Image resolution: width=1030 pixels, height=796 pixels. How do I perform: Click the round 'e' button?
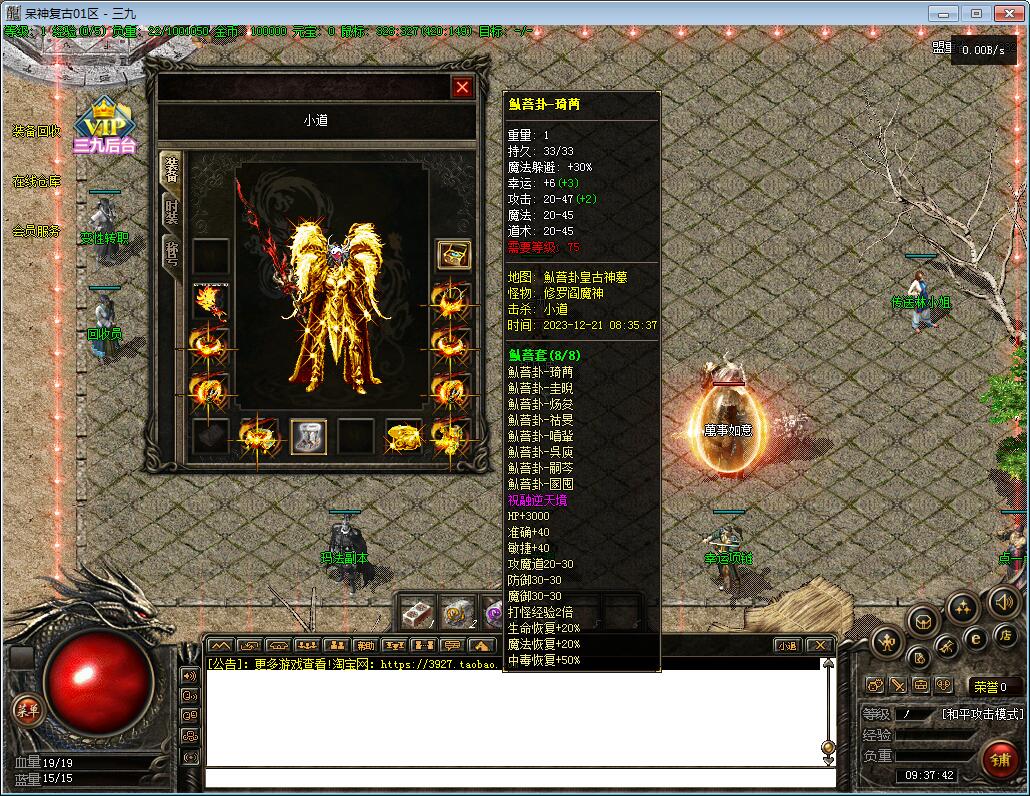click(977, 639)
